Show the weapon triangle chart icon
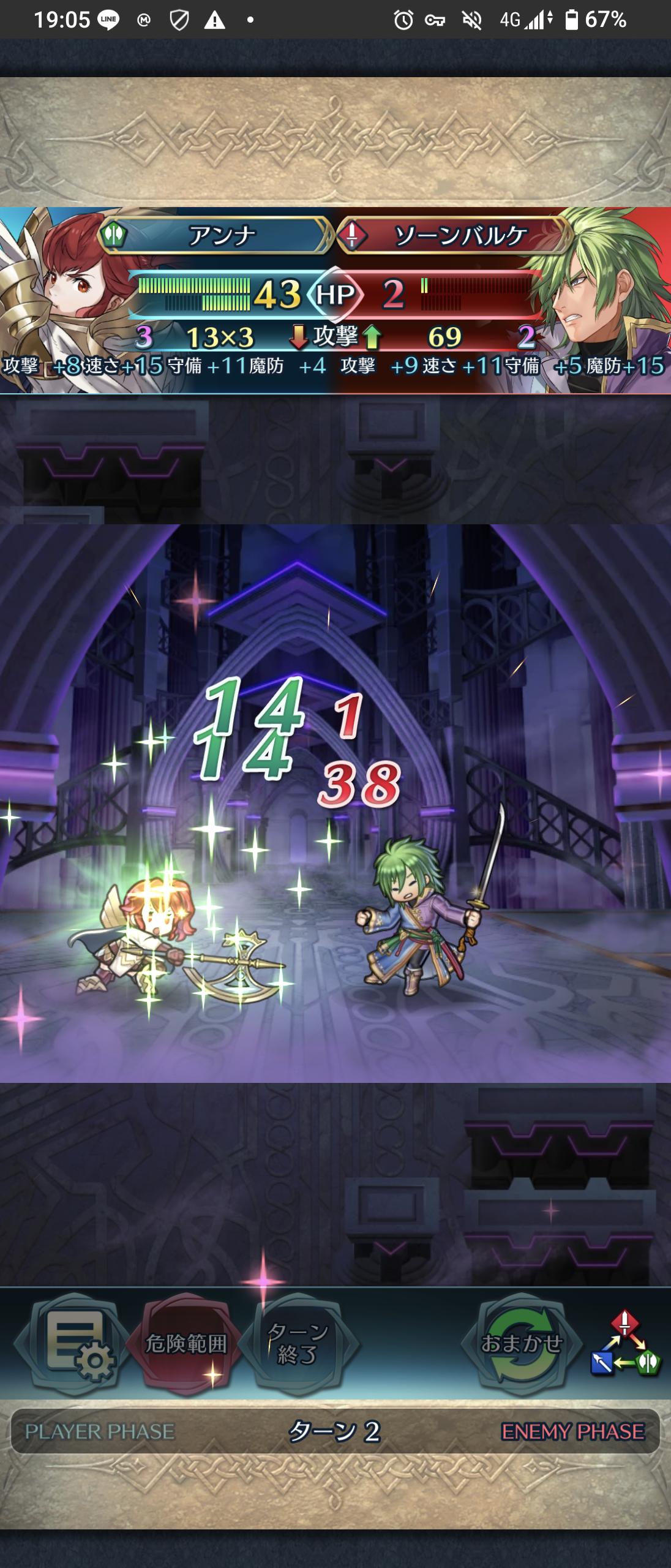This screenshot has width=671, height=1568. [x=625, y=1344]
